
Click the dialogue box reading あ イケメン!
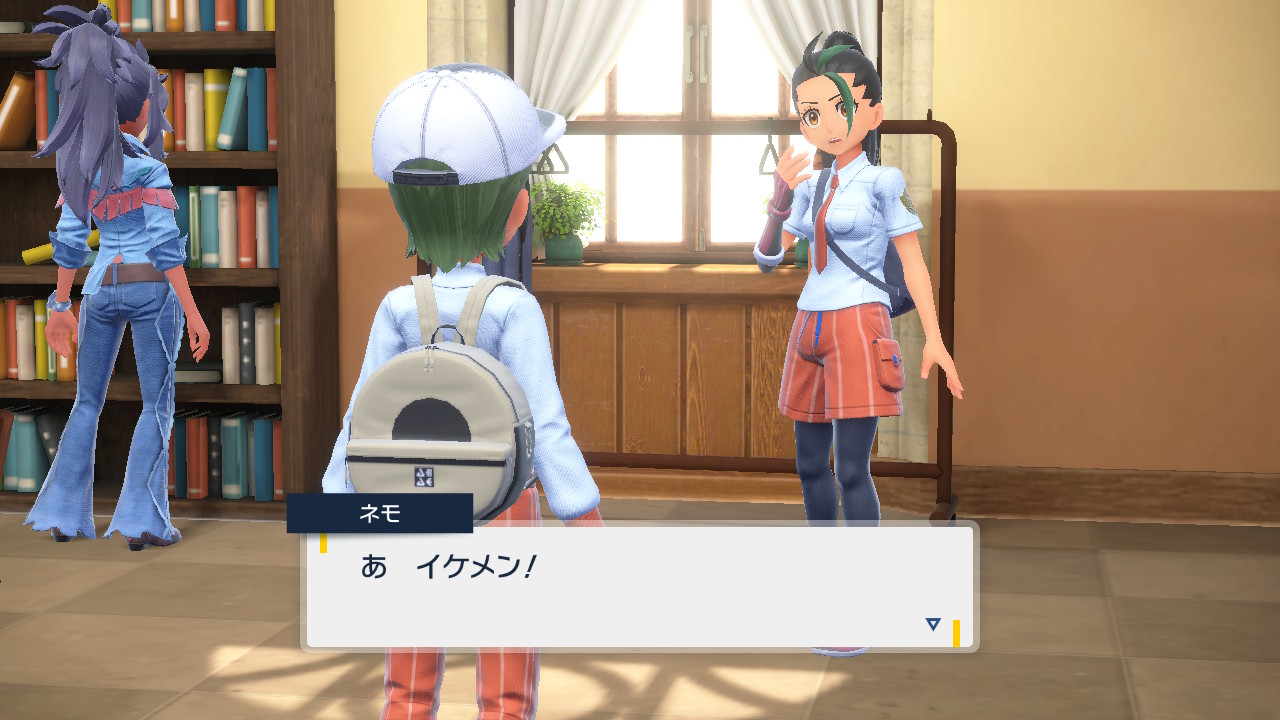point(640,586)
